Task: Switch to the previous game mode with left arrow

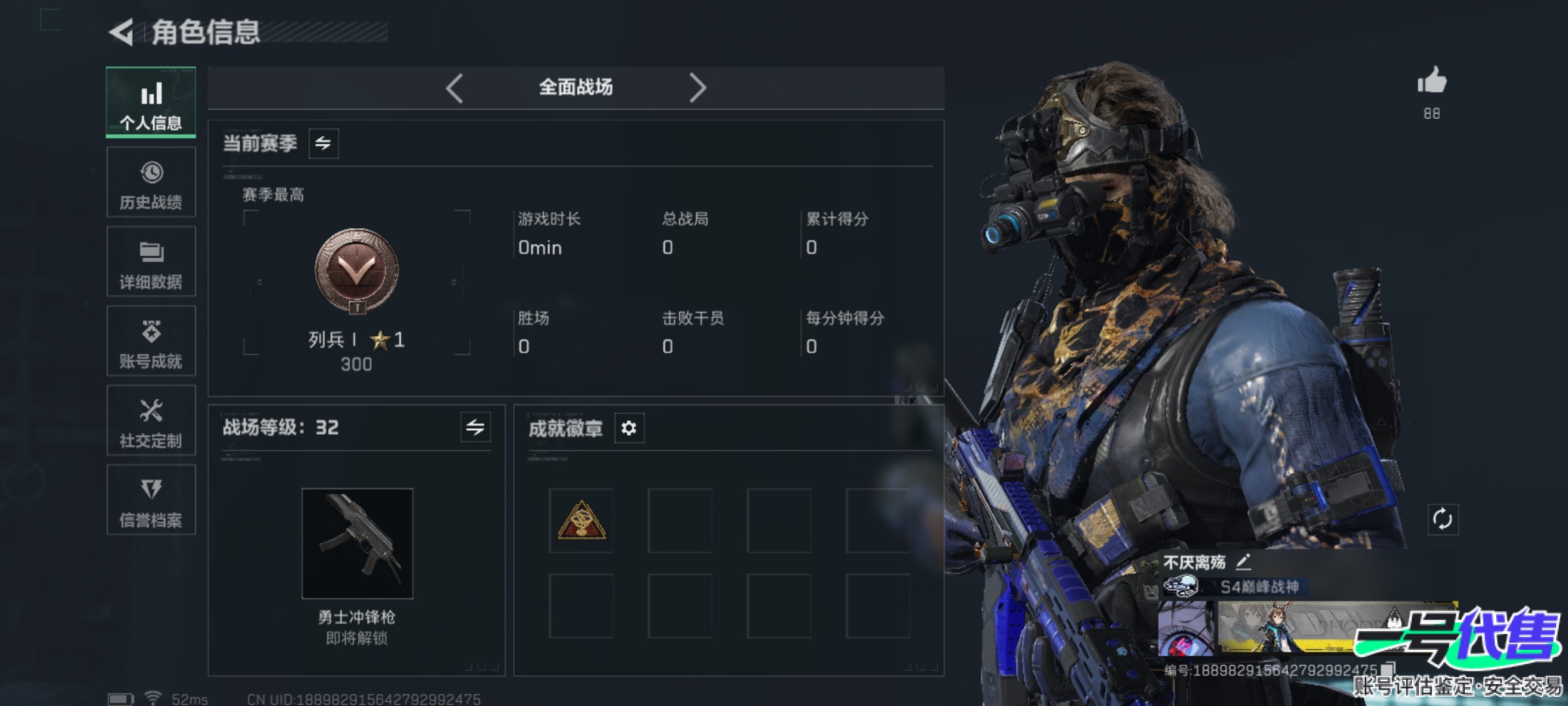Action: 455,88
